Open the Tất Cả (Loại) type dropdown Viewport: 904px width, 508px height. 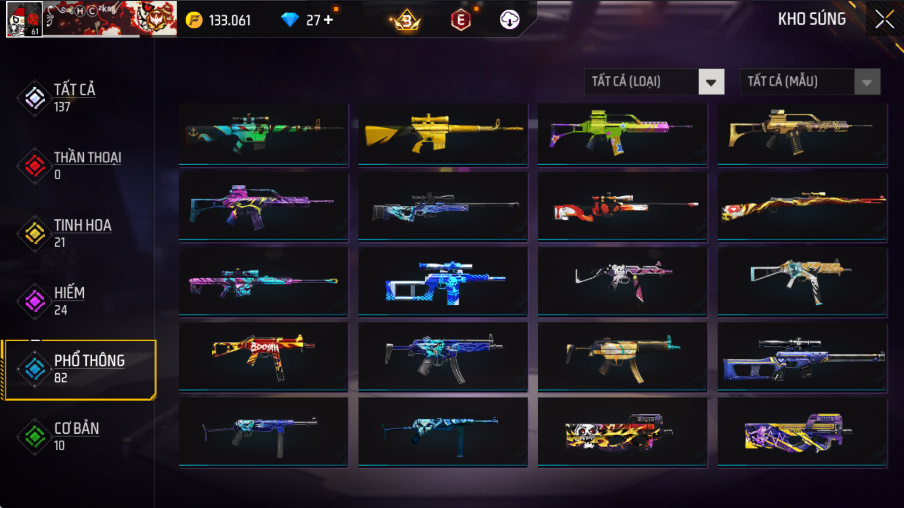coord(655,82)
